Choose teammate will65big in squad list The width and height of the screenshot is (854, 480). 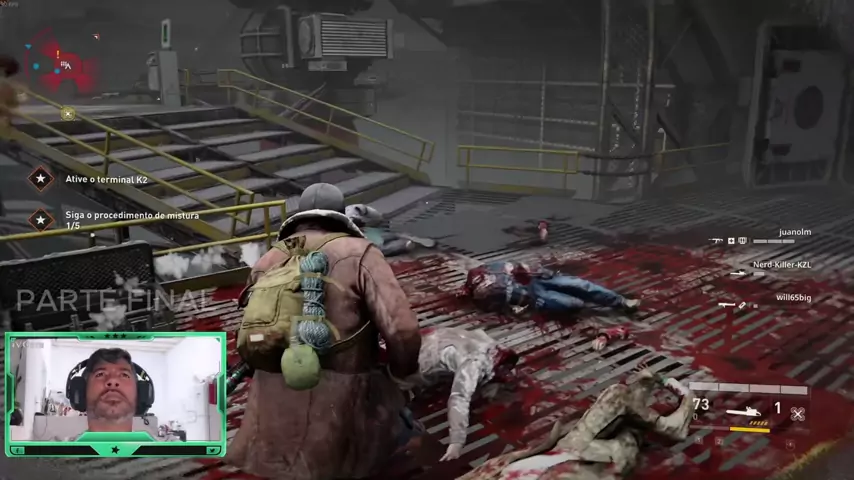(x=793, y=298)
